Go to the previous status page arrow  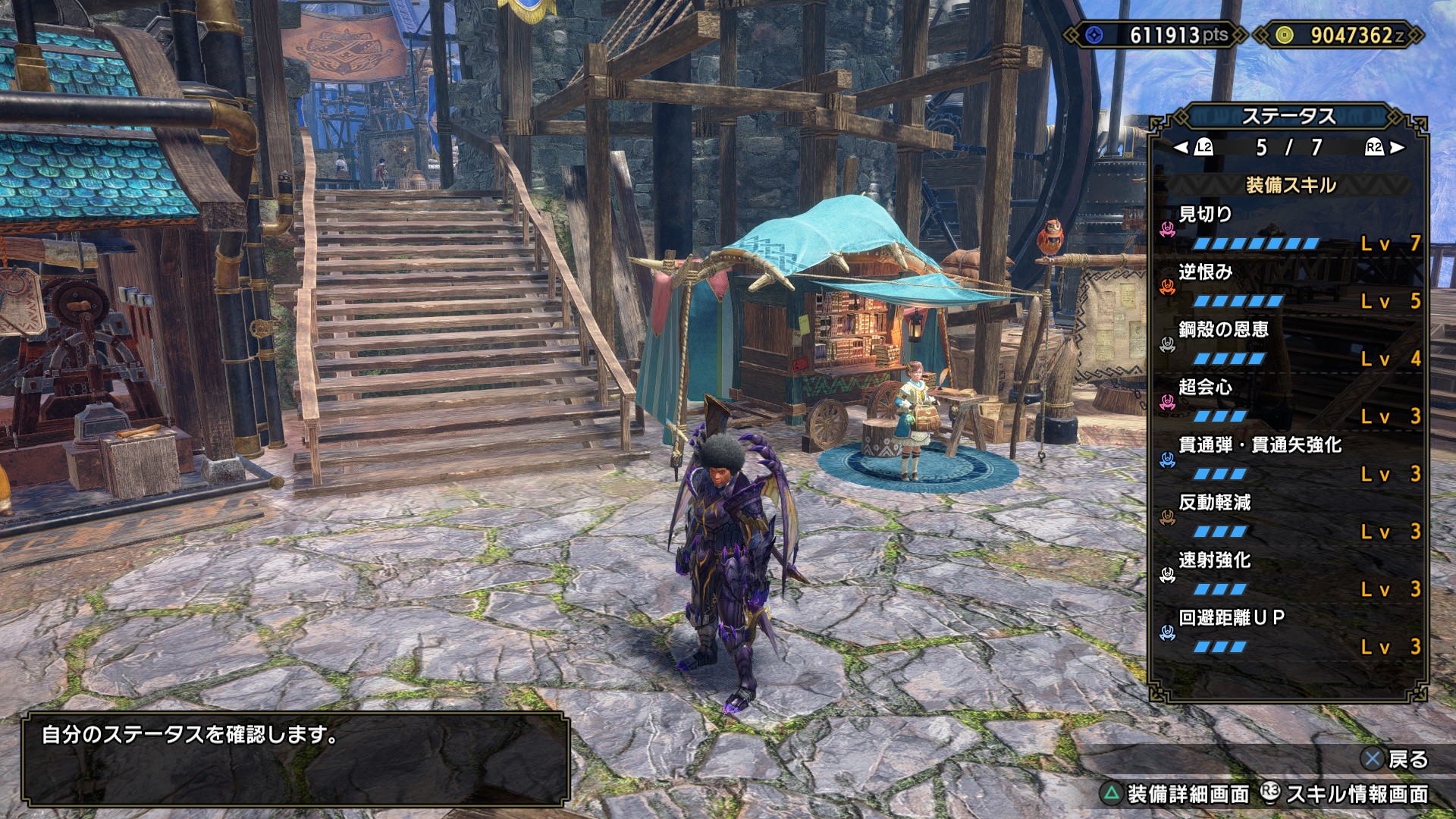coord(1181,147)
